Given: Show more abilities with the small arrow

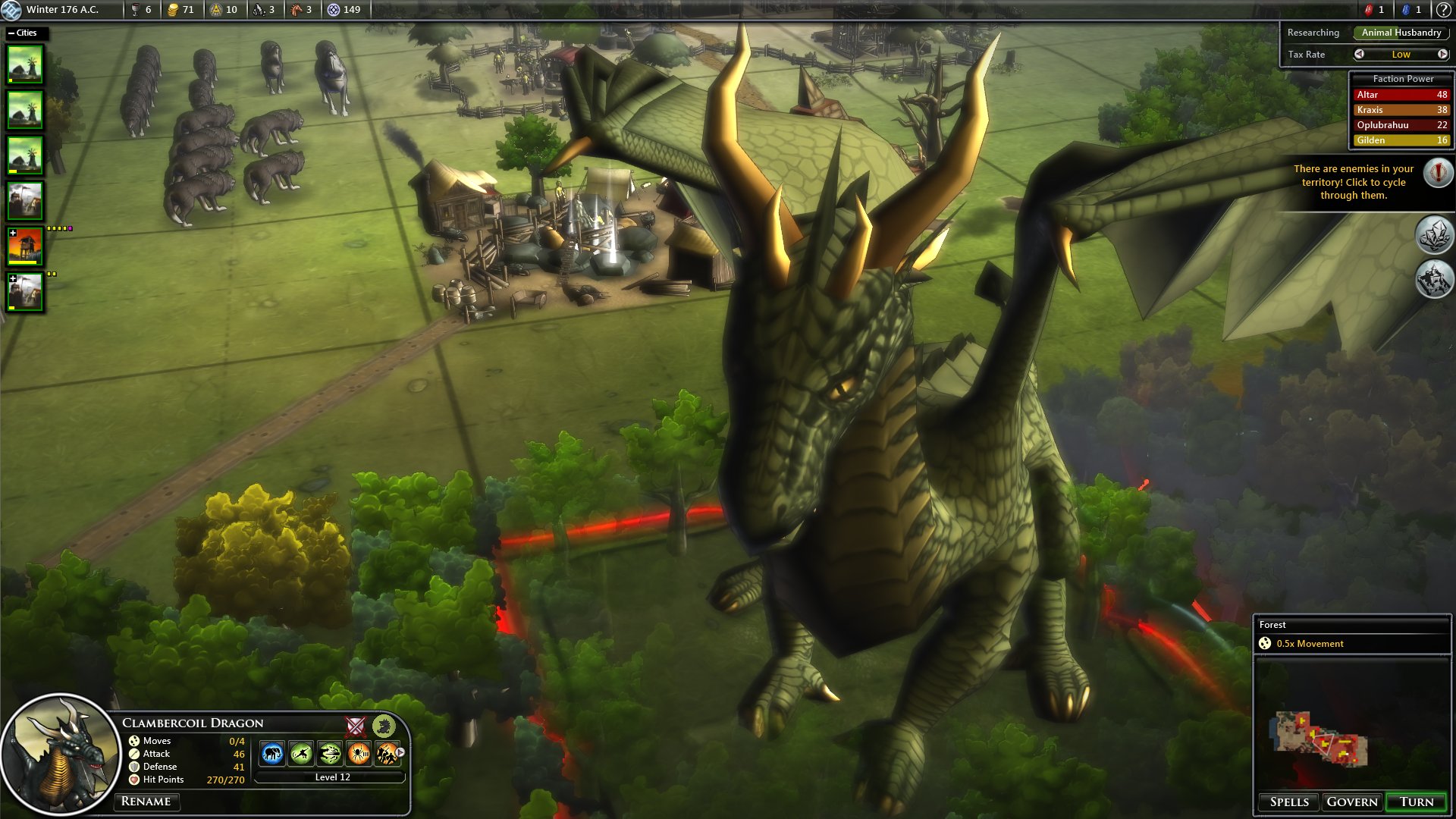Looking at the screenshot, I should pyautogui.click(x=400, y=752).
